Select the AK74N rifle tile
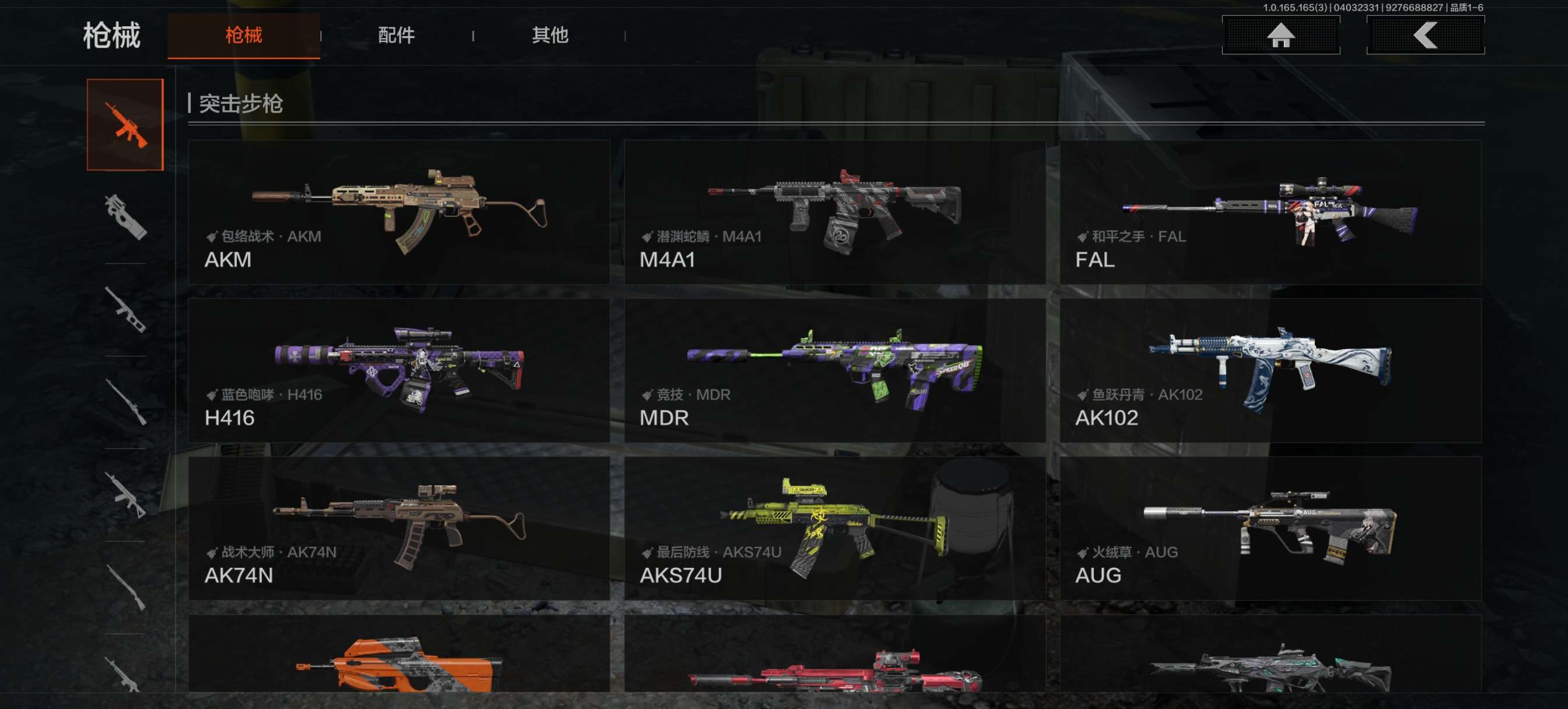Image resolution: width=1568 pixels, height=709 pixels. [398, 528]
